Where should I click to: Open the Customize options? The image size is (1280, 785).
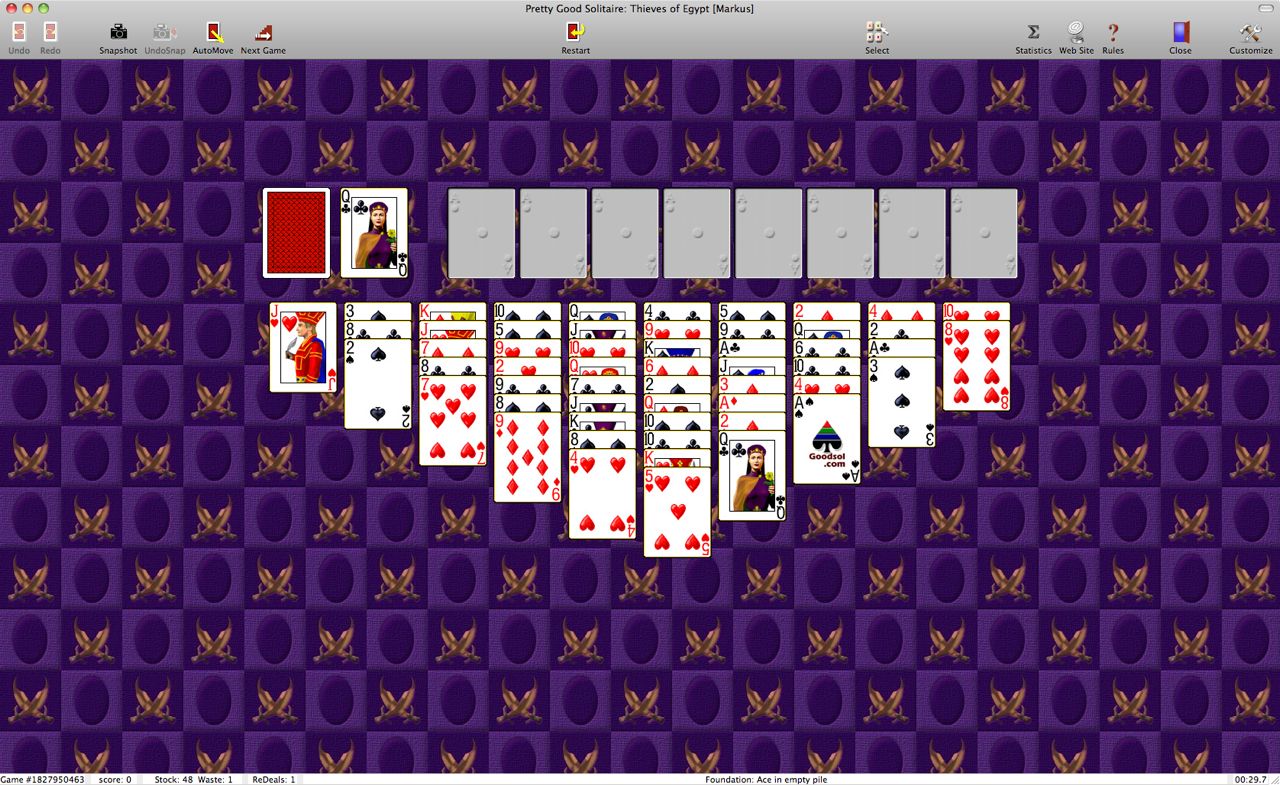point(1251,38)
